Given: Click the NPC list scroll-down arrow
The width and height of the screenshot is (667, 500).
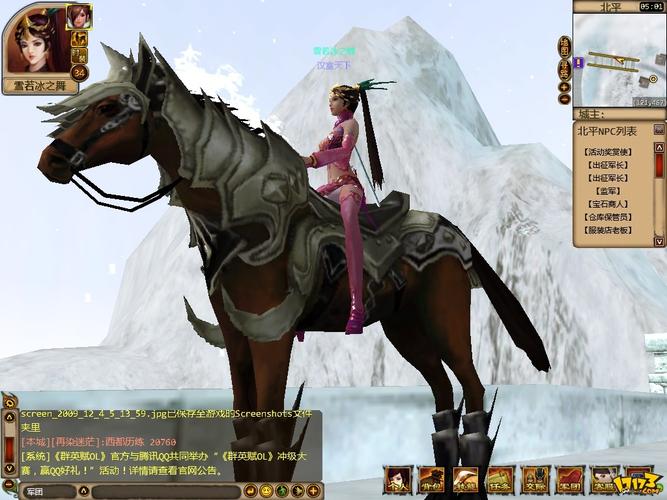Looking at the screenshot, I should tap(660, 241).
